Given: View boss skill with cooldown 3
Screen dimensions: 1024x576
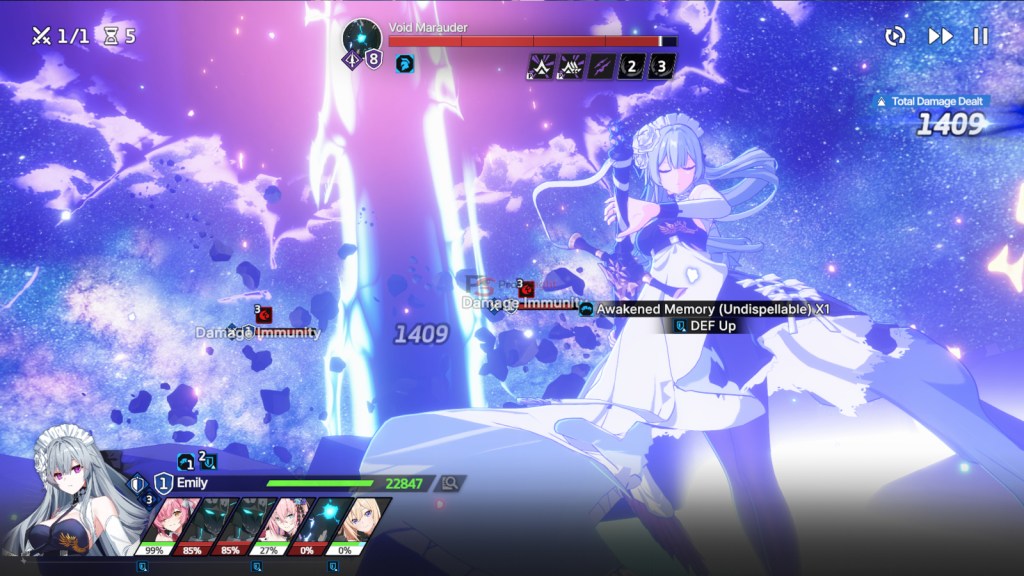Looking at the screenshot, I should pyautogui.click(x=661, y=67).
